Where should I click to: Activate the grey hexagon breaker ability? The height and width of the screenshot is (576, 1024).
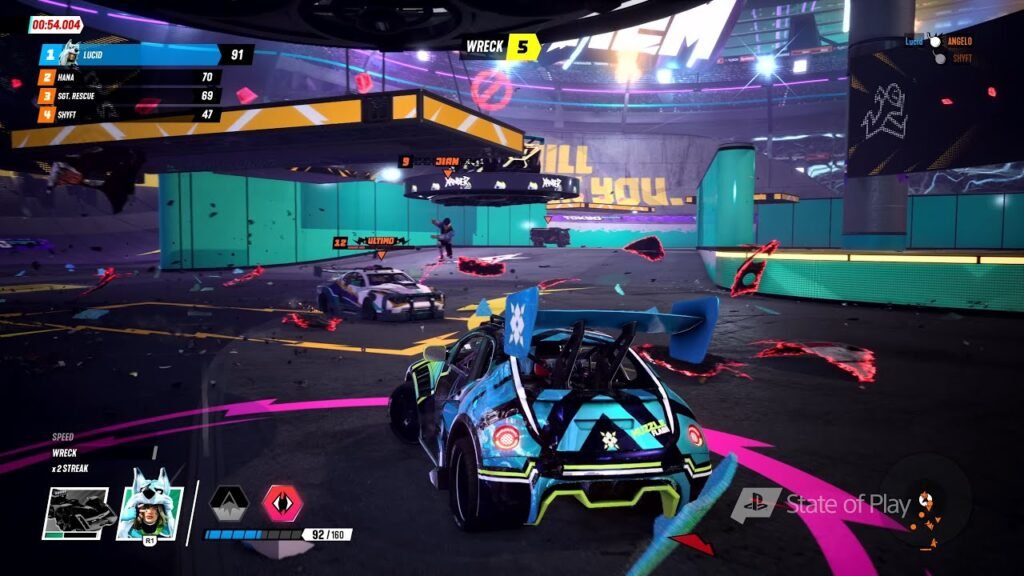(229, 504)
